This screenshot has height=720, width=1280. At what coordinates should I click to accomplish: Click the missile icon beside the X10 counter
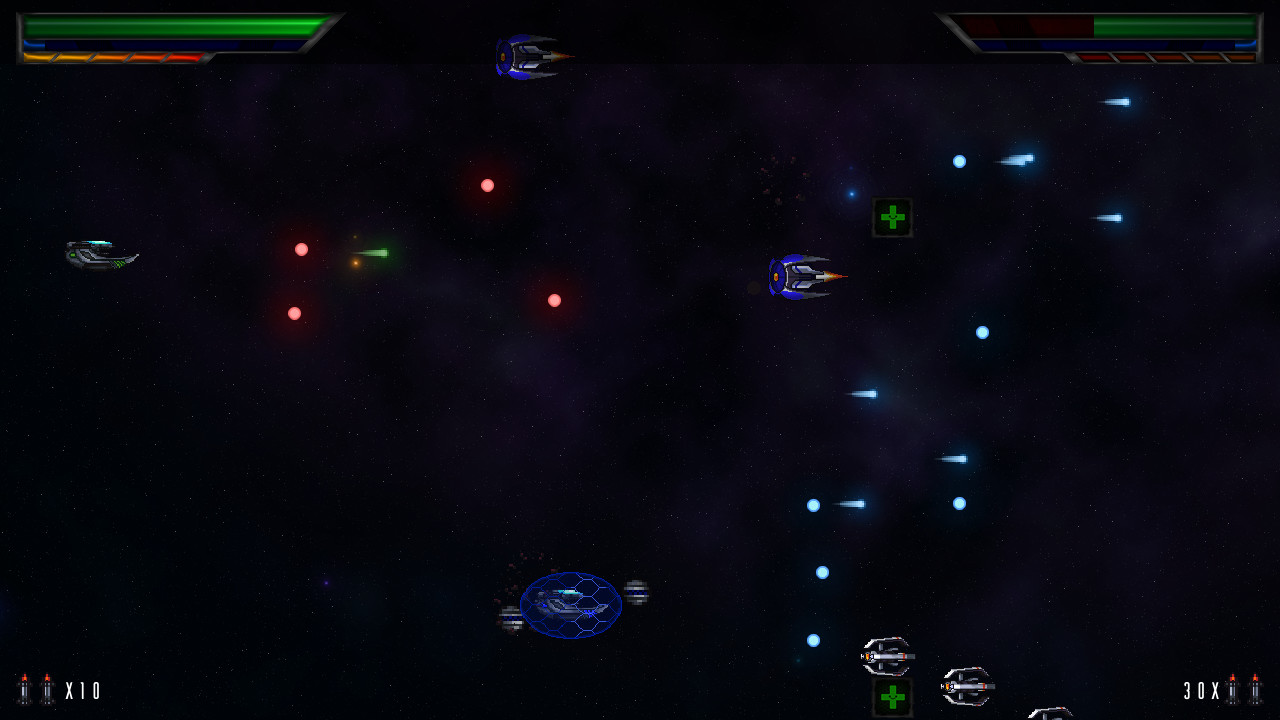45,689
